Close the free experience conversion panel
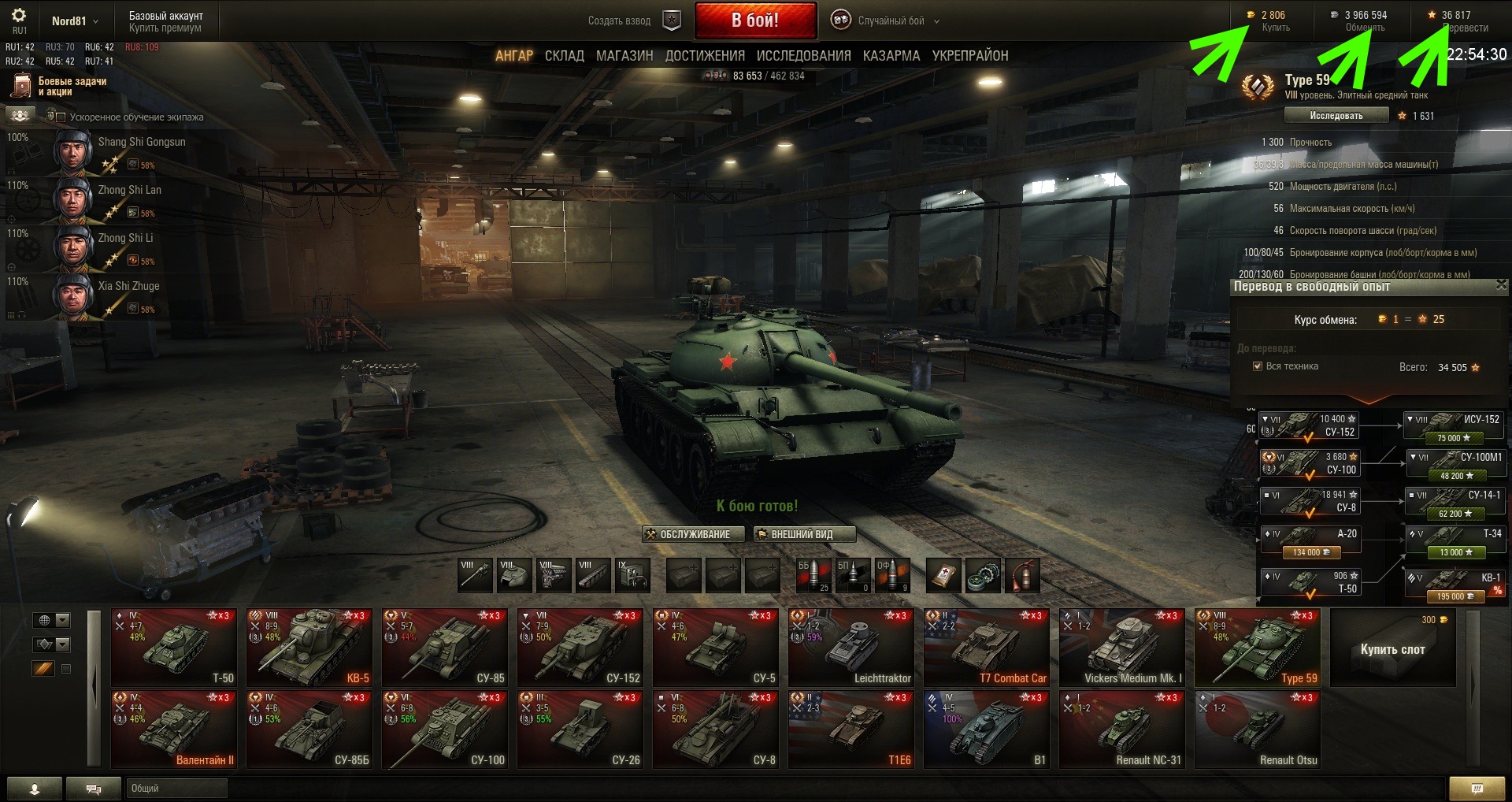 (x=1501, y=284)
